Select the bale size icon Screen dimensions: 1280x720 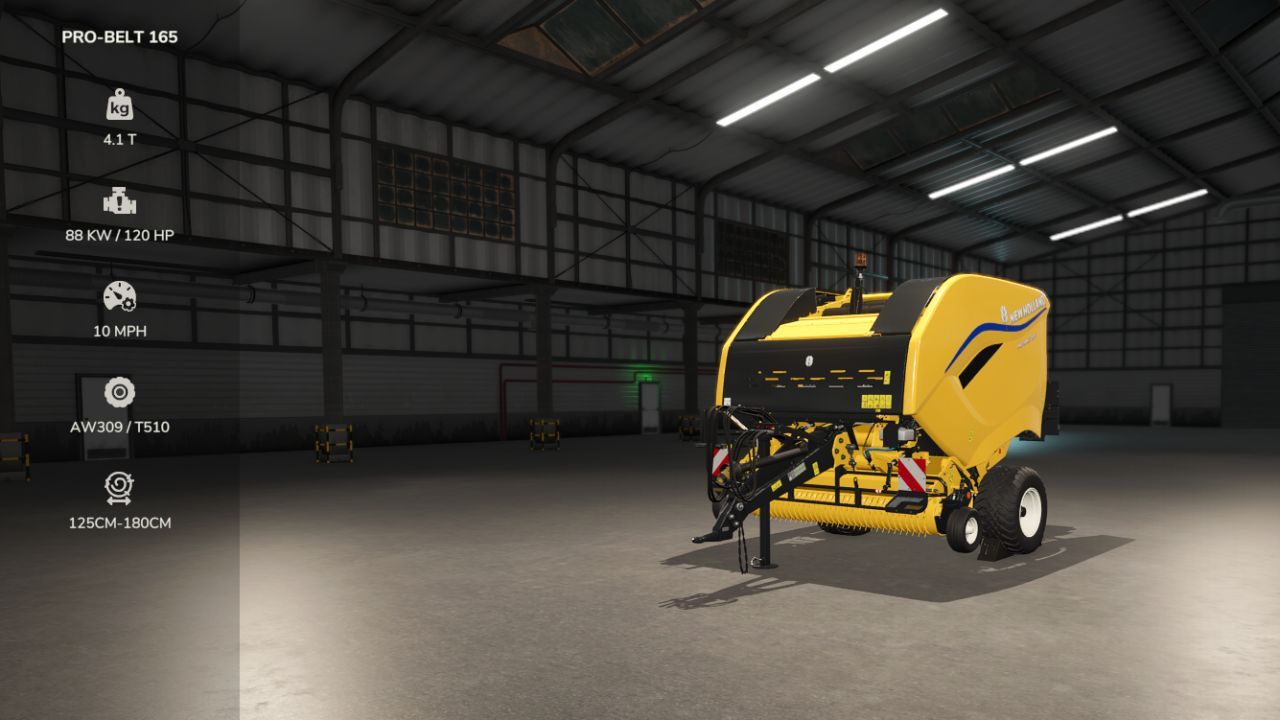point(120,487)
